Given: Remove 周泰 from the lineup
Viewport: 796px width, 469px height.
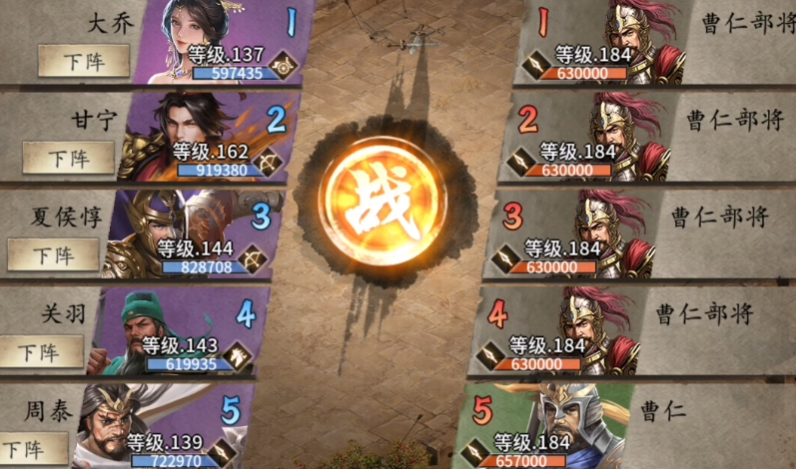Looking at the screenshot, I should (x=22, y=448).
